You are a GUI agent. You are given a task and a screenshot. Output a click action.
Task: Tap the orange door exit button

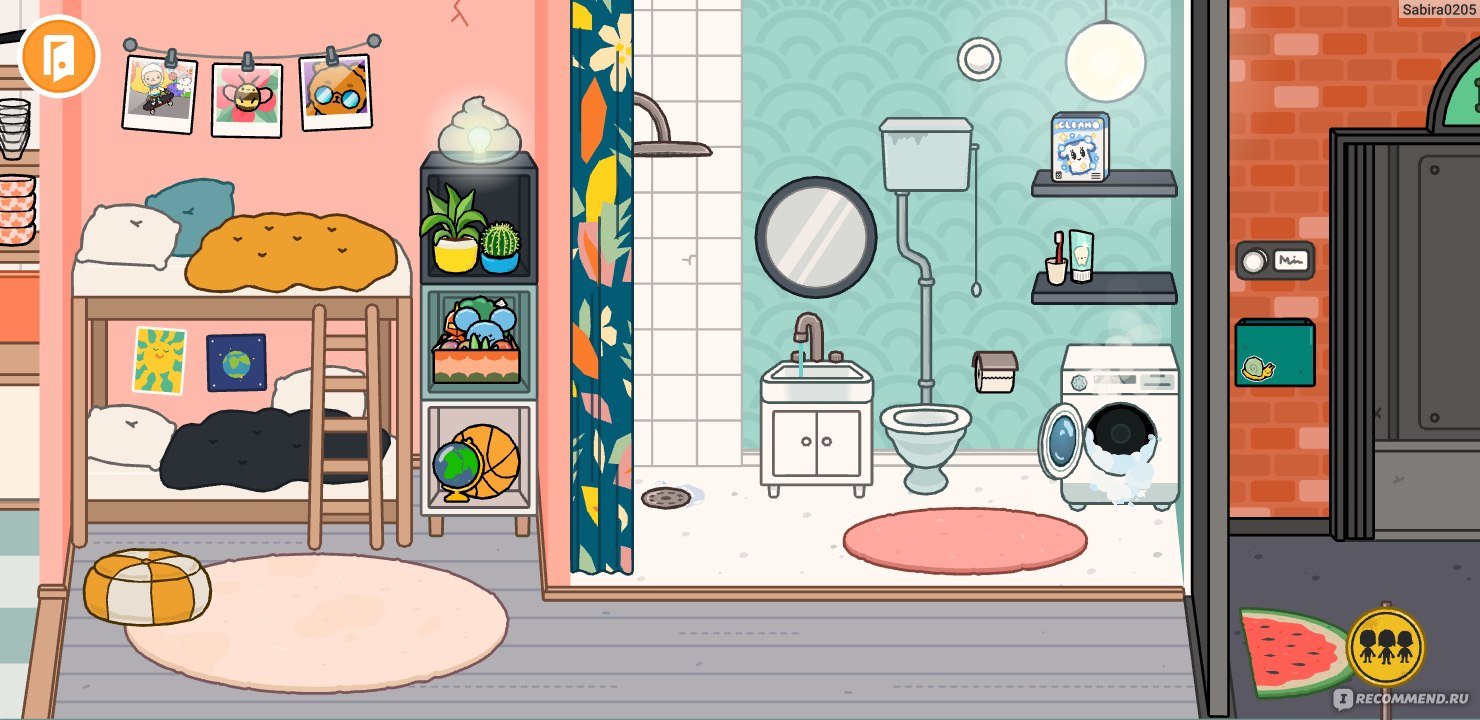(x=58, y=55)
